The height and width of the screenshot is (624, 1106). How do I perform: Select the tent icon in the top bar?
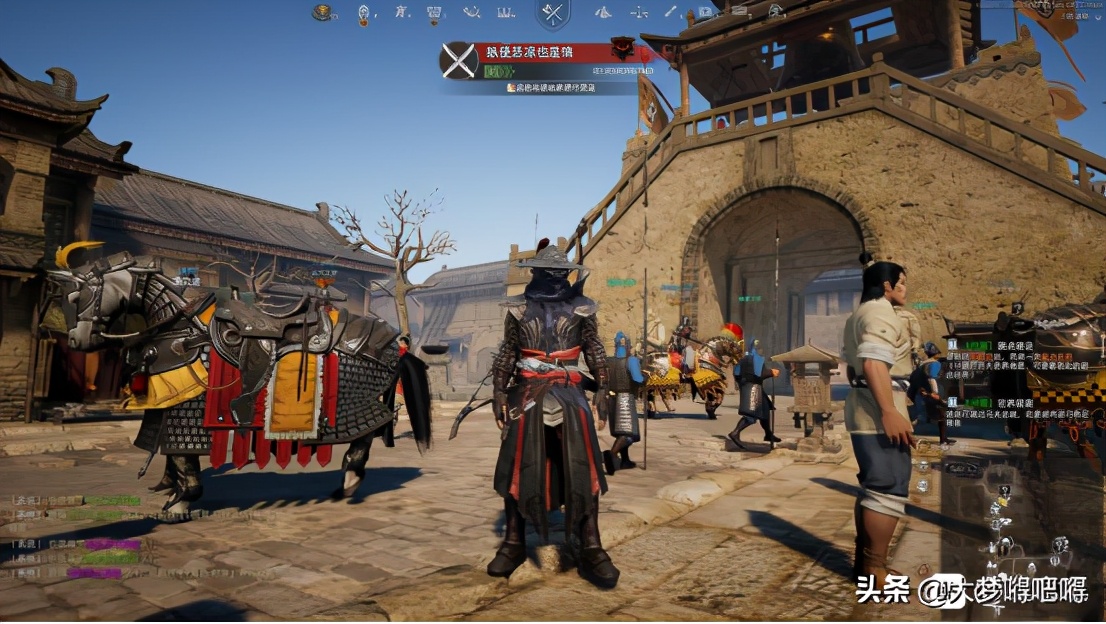click(603, 13)
